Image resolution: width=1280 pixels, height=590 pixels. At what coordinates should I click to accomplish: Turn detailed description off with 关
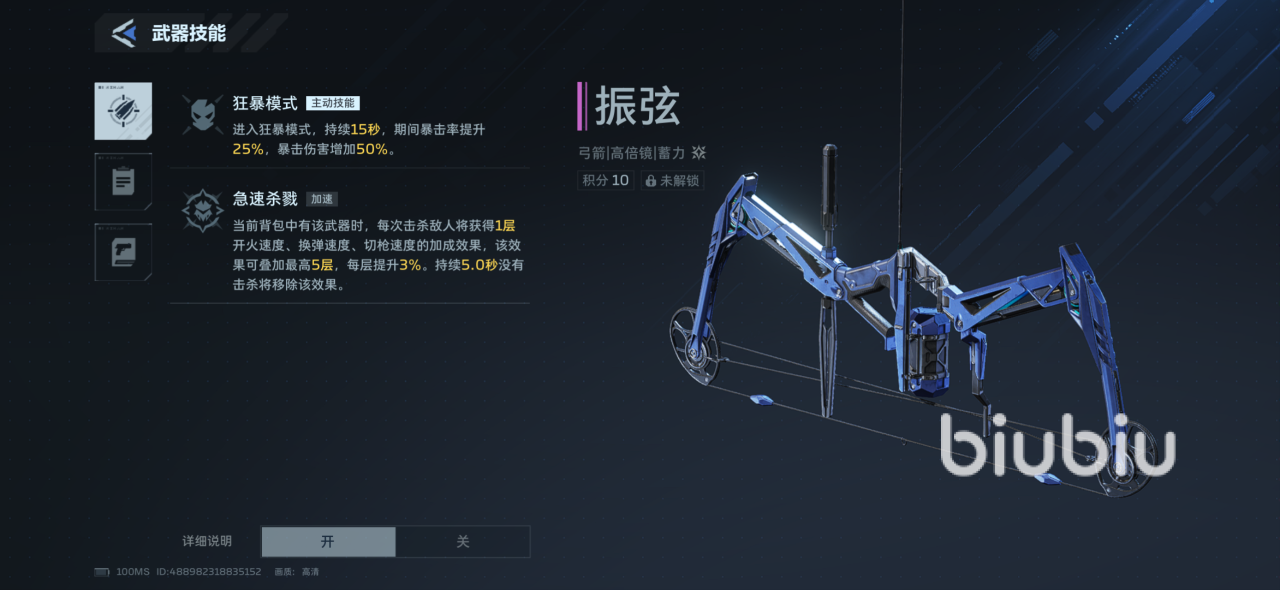tap(463, 542)
